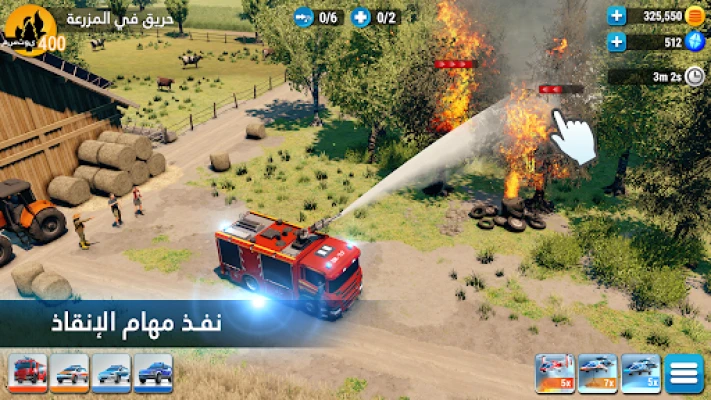Viewport: 711px width, 400px height.
Task: Add more gold coins with plus button
Action: (617, 16)
